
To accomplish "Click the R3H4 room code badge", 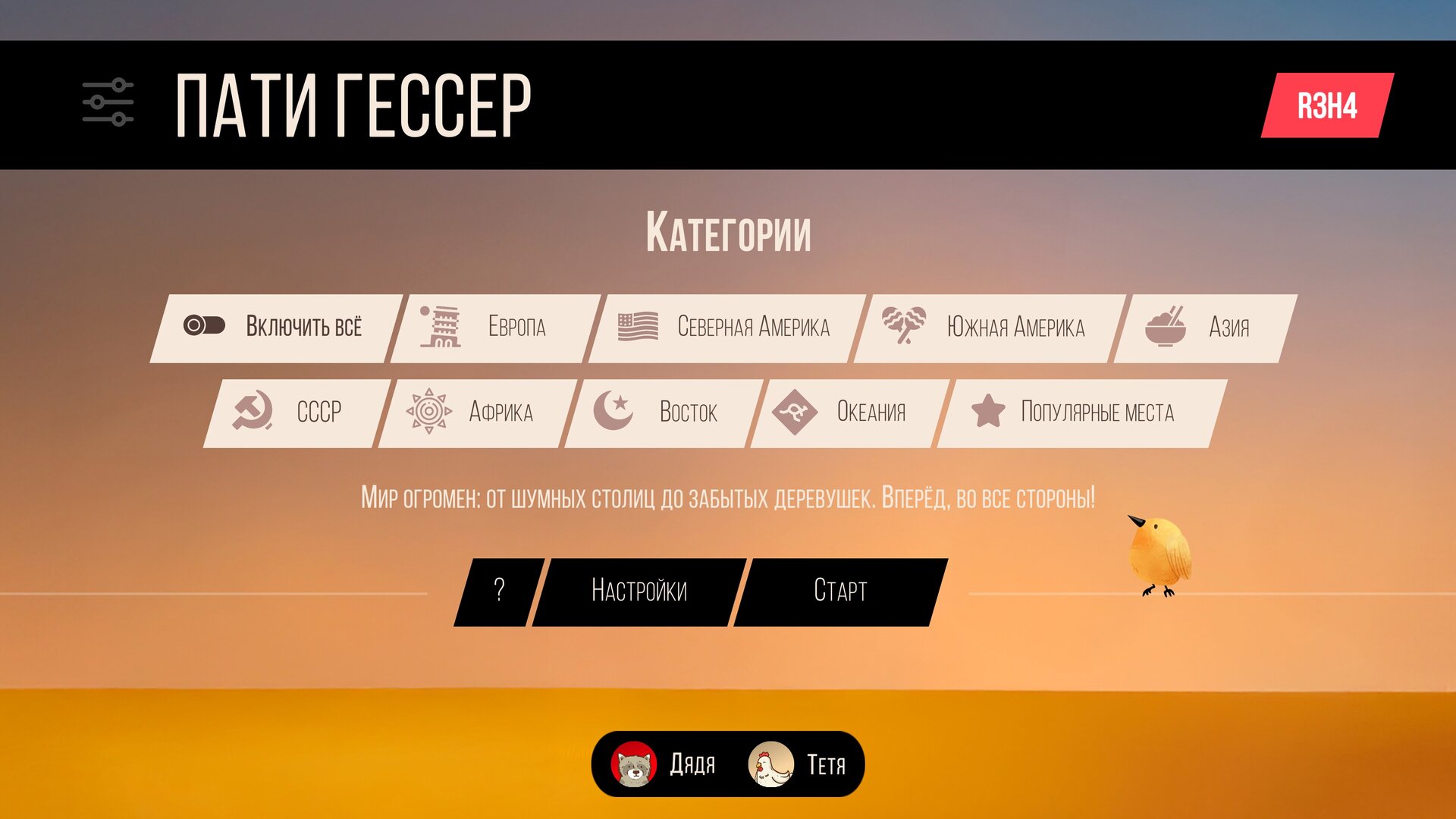I will click(1327, 105).
